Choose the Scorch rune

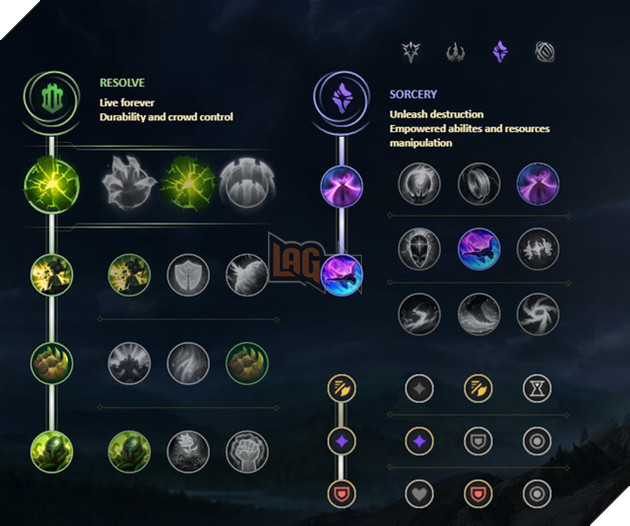(x=419, y=312)
